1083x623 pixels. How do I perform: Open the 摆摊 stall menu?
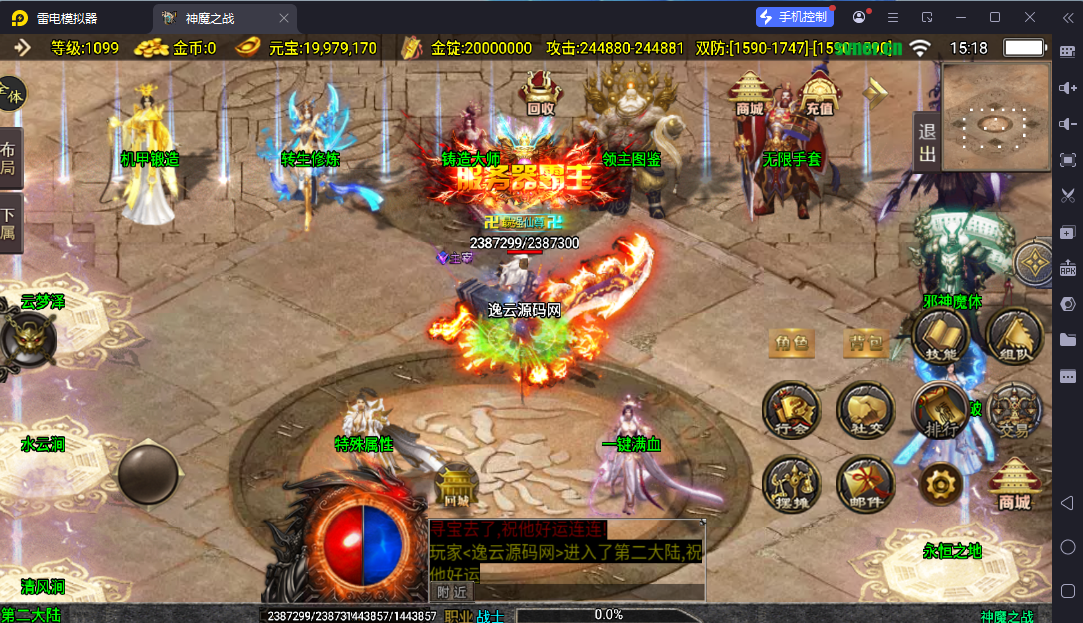click(791, 484)
